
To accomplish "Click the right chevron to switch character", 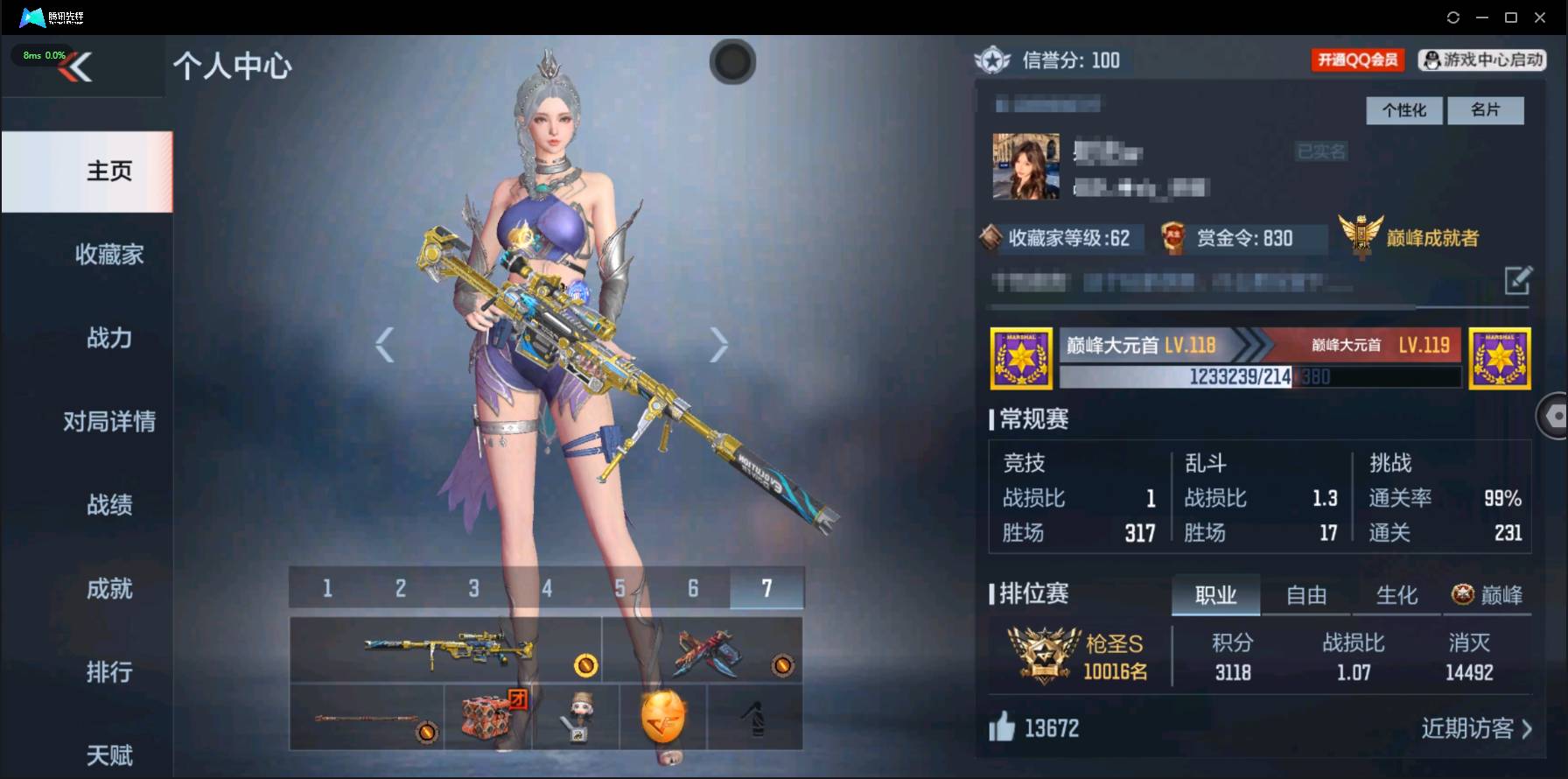I will click(720, 345).
